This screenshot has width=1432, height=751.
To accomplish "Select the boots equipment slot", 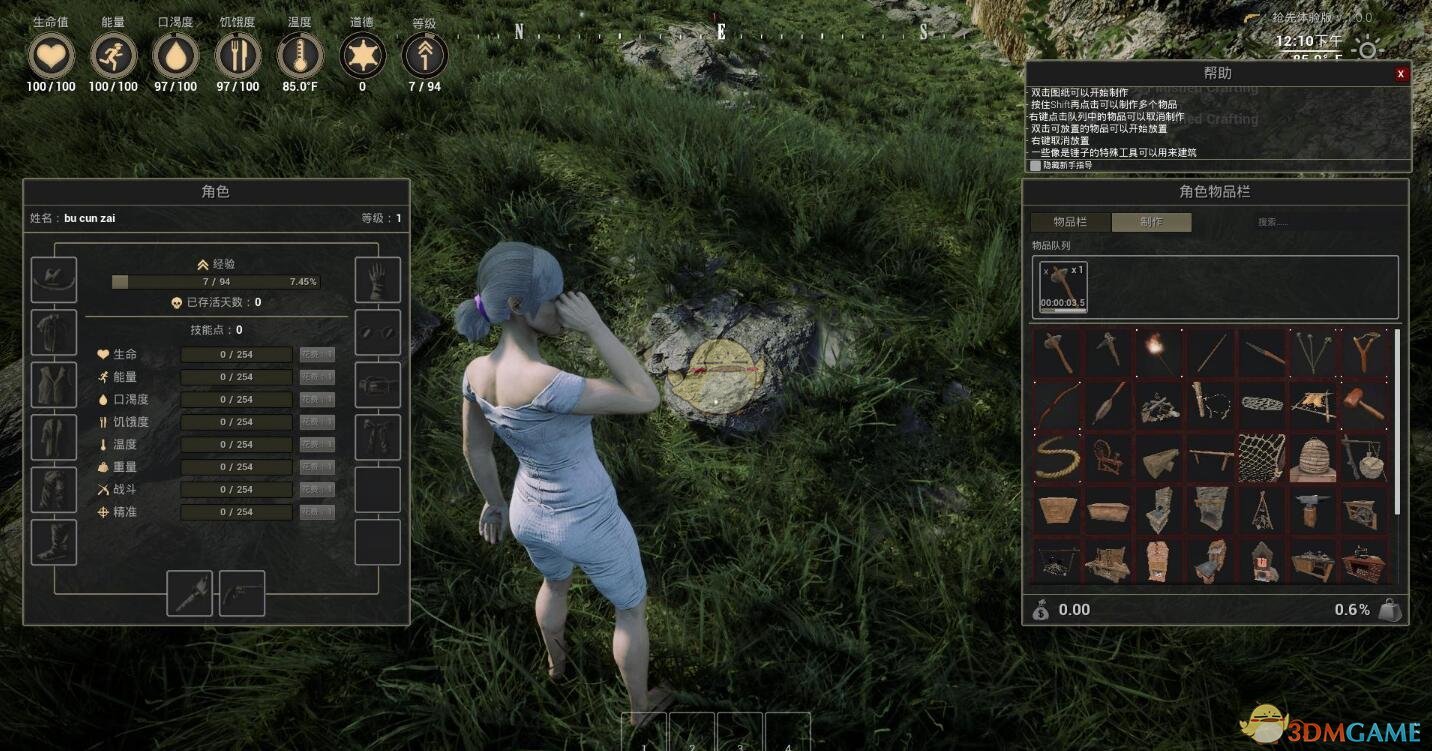I will tap(54, 543).
